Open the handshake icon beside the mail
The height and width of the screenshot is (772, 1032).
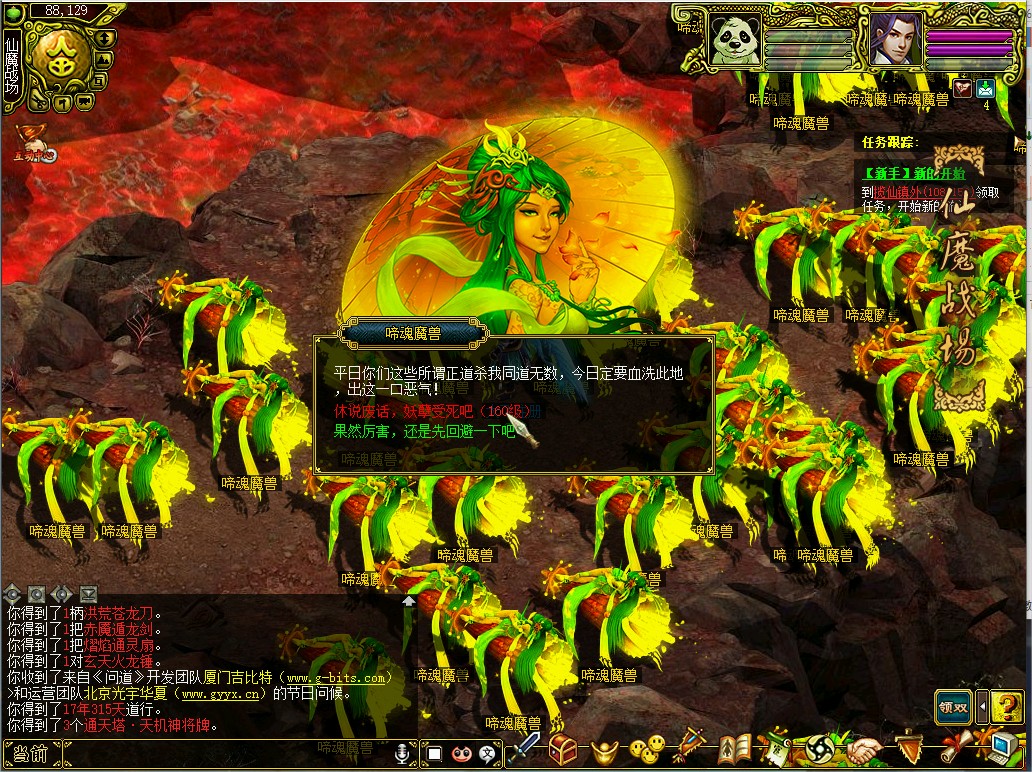click(962, 88)
